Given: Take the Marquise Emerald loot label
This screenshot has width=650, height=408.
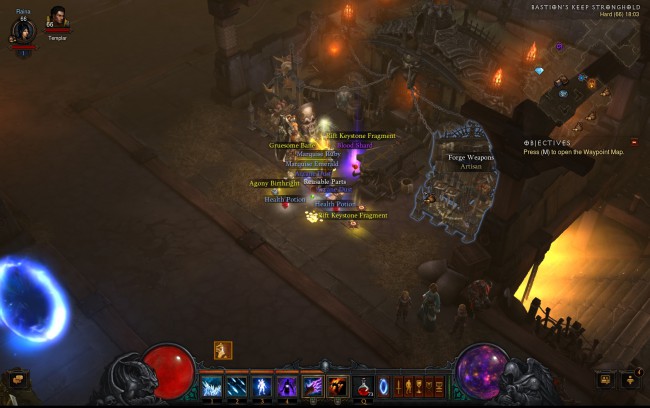Looking at the screenshot, I should [x=312, y=163].
